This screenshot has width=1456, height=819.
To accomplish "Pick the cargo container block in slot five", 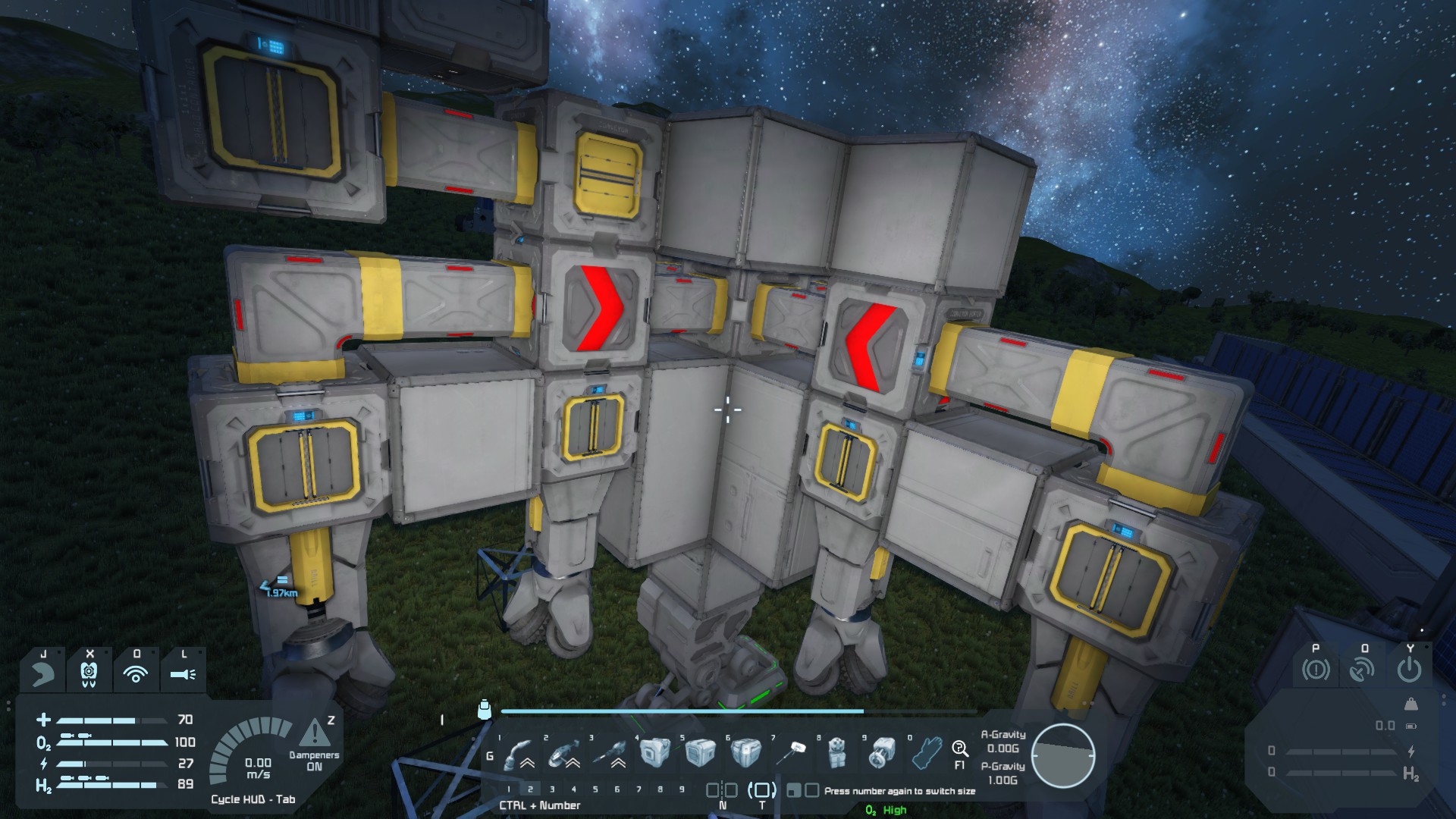I will (x=699, y=752).
